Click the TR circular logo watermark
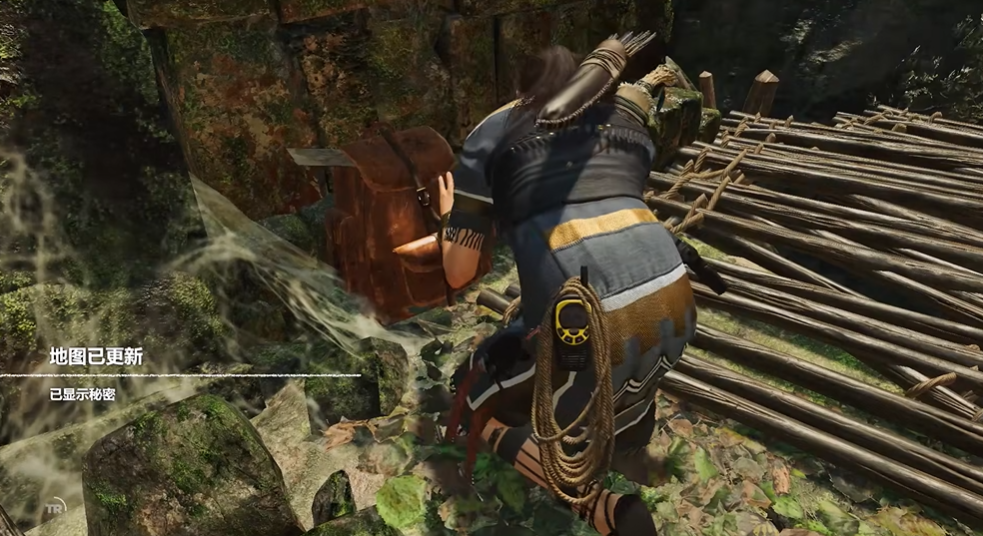This screenshot has width=983, height=536. (x=55, y=507)
